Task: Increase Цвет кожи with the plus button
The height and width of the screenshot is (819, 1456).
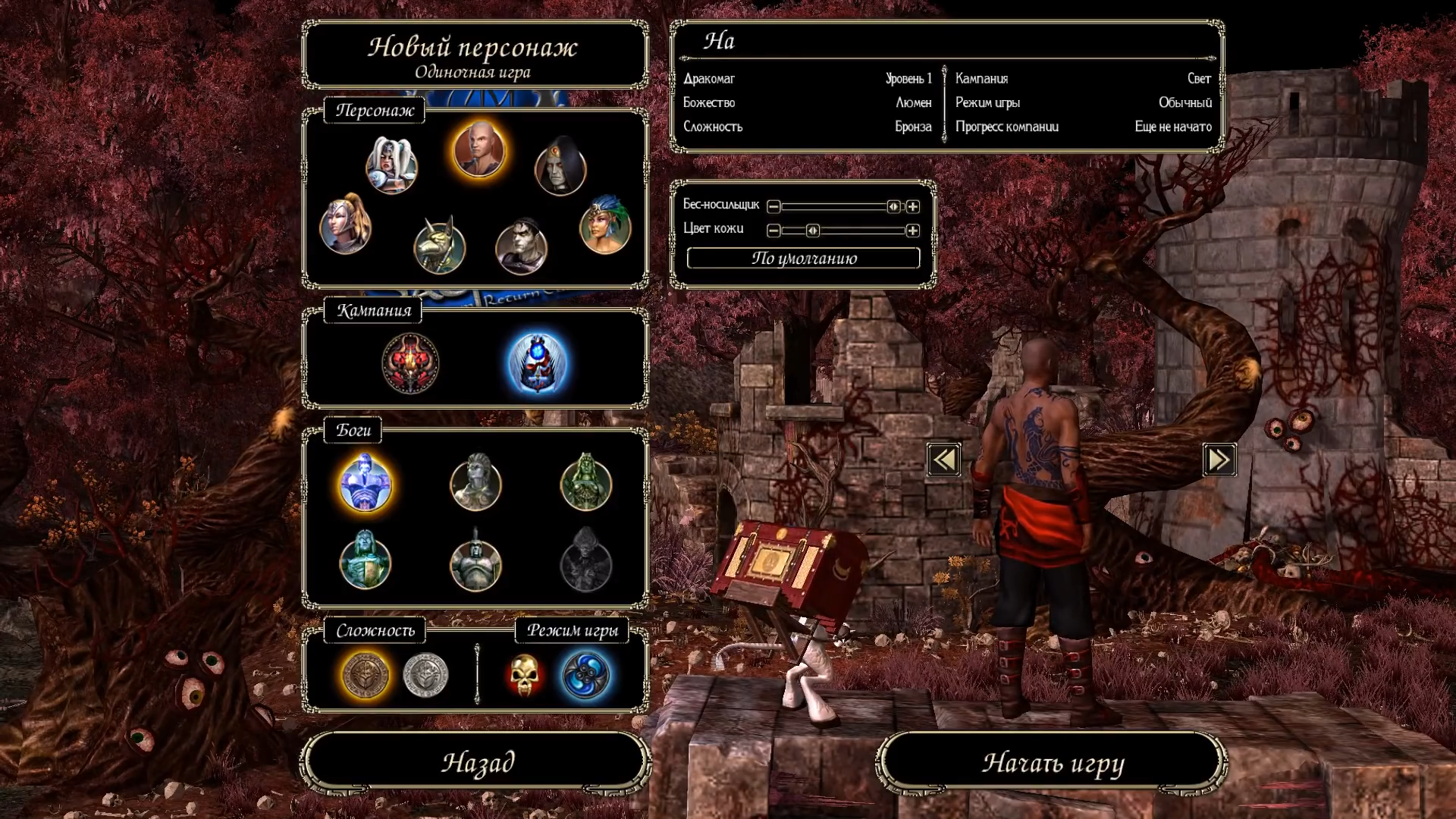Action: [913, 231]
